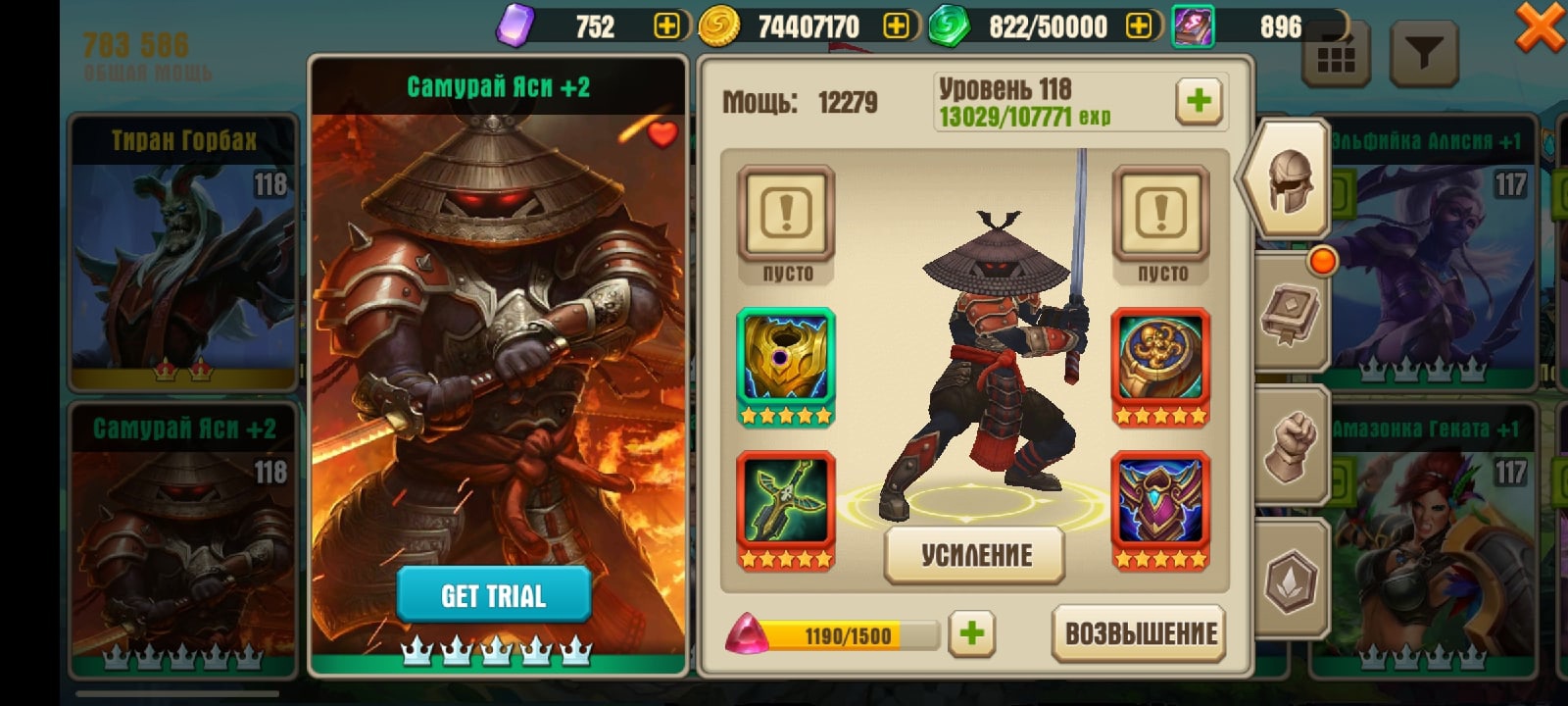
Task: Add more gold coins
Action: (896, 26)
